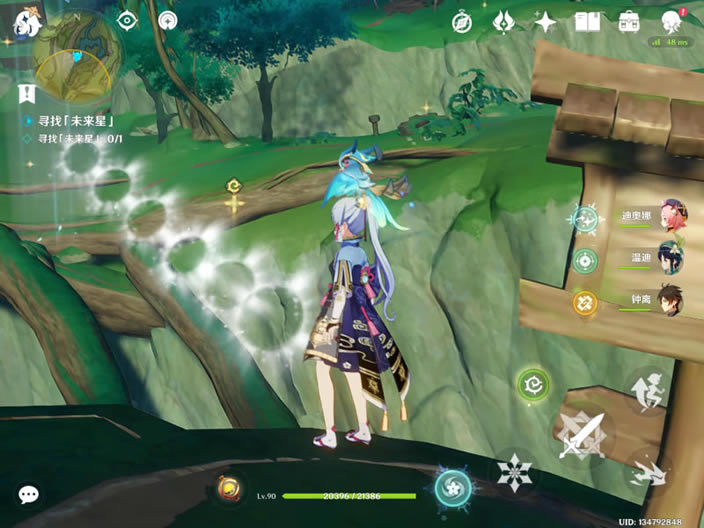Image resolution: width=704 pixels, height=528 pixels.
Task: Open the backpack inventory
Action: [629, 21]
